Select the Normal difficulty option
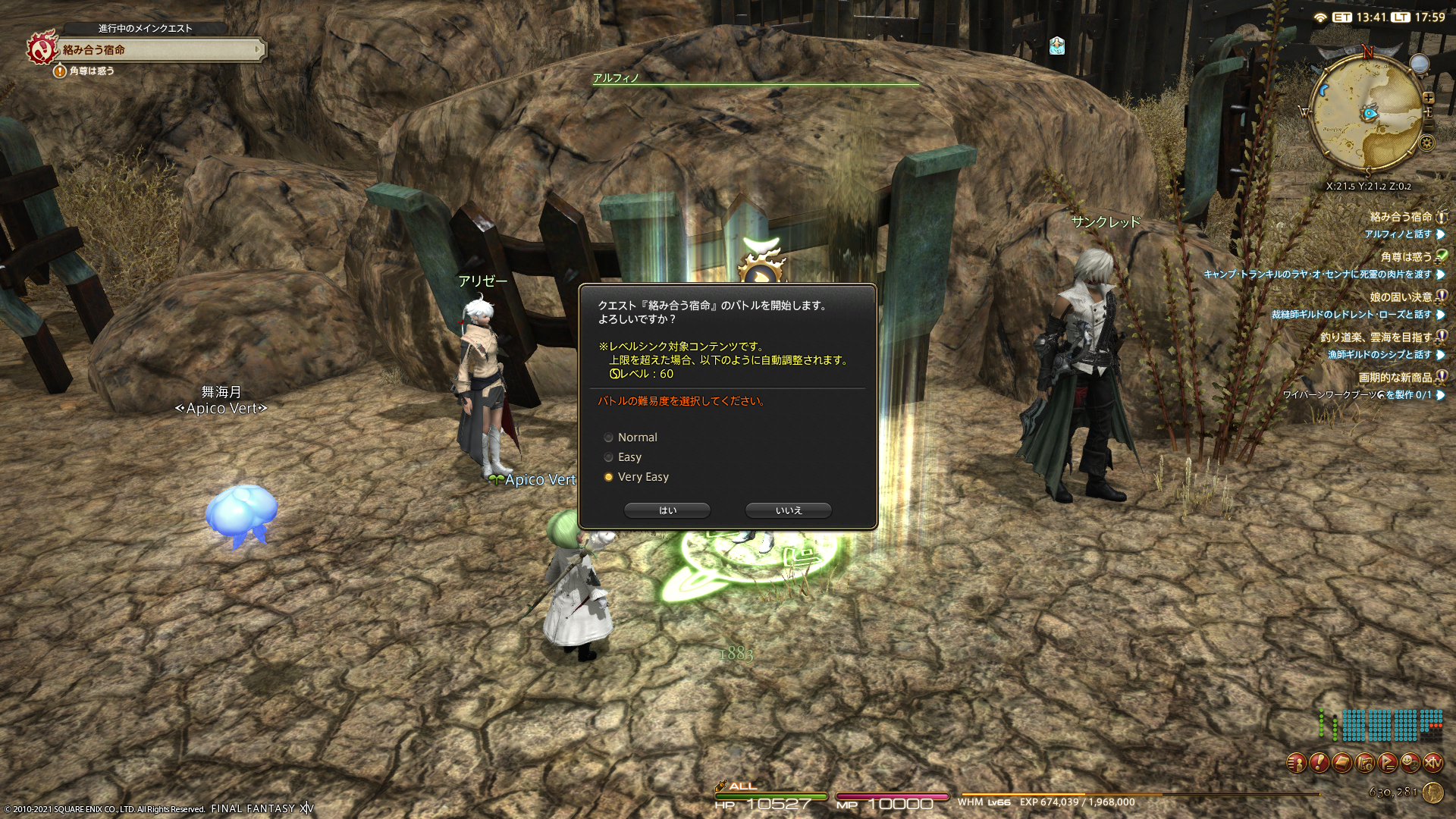This screenshot has width=1456, height=819. pyautogui.click(x=609, y=438)
